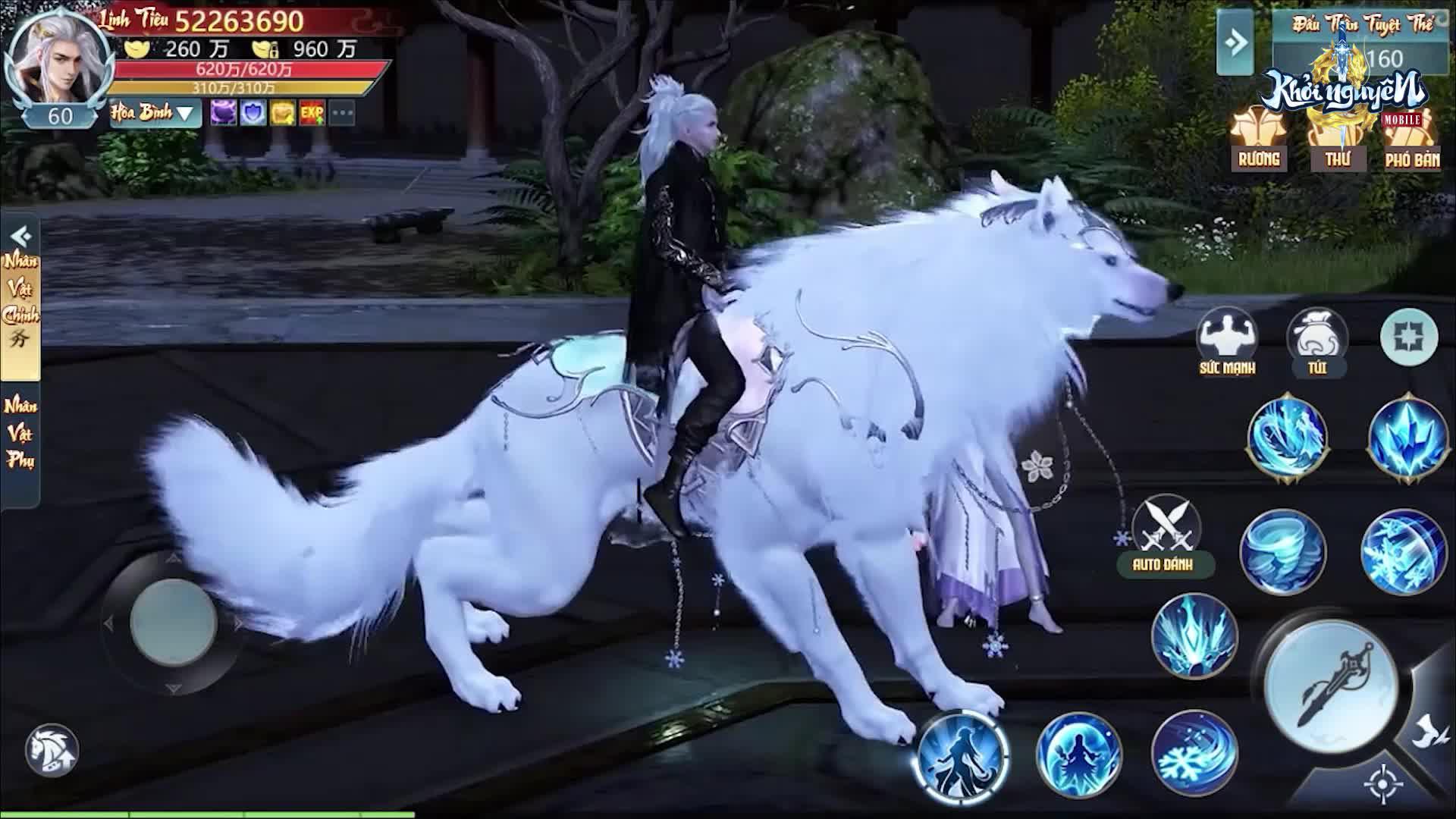
Task: Activate the EXP boost buff icon
Action: pyautogui.click(x=312, y=112)
